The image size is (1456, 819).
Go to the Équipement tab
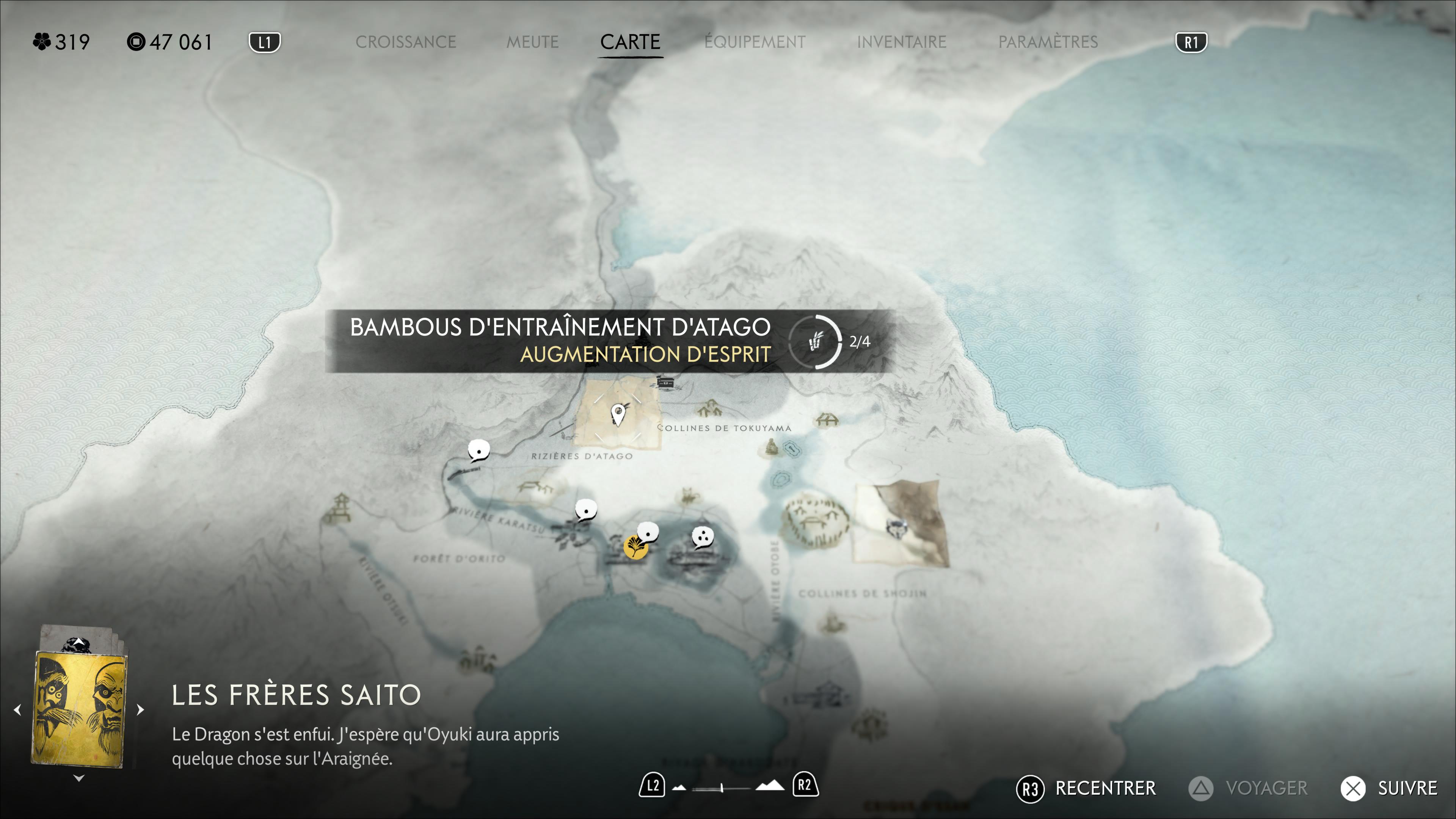click(755, 42)
